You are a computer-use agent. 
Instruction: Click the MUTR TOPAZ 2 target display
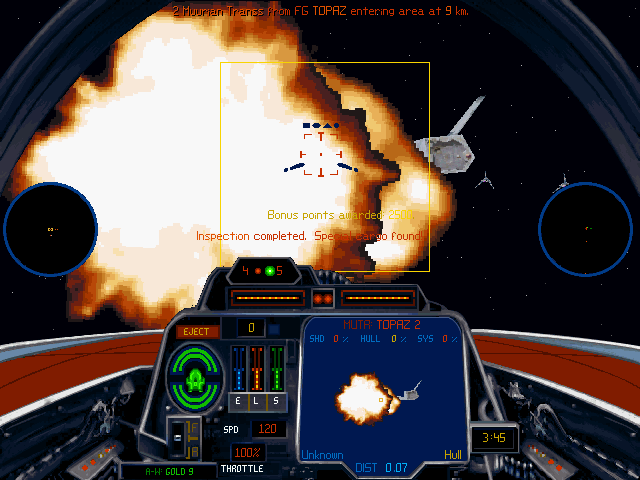(x=383, y=388)
